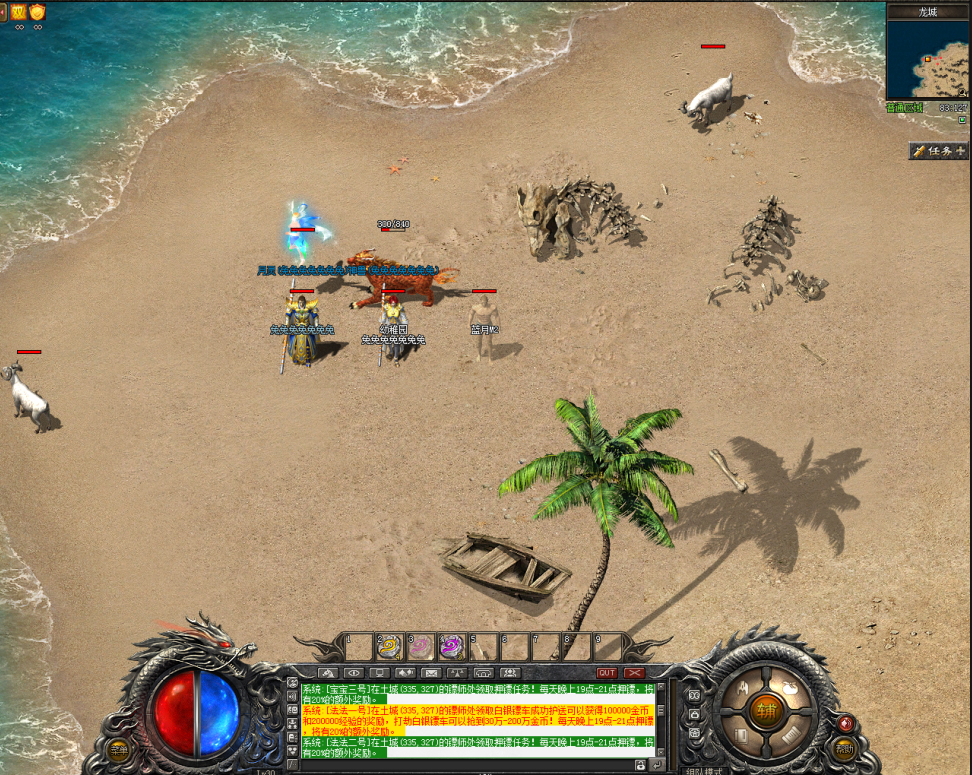
Task: Click the golden shield buff icon
Action: click(x=38, y=12)
